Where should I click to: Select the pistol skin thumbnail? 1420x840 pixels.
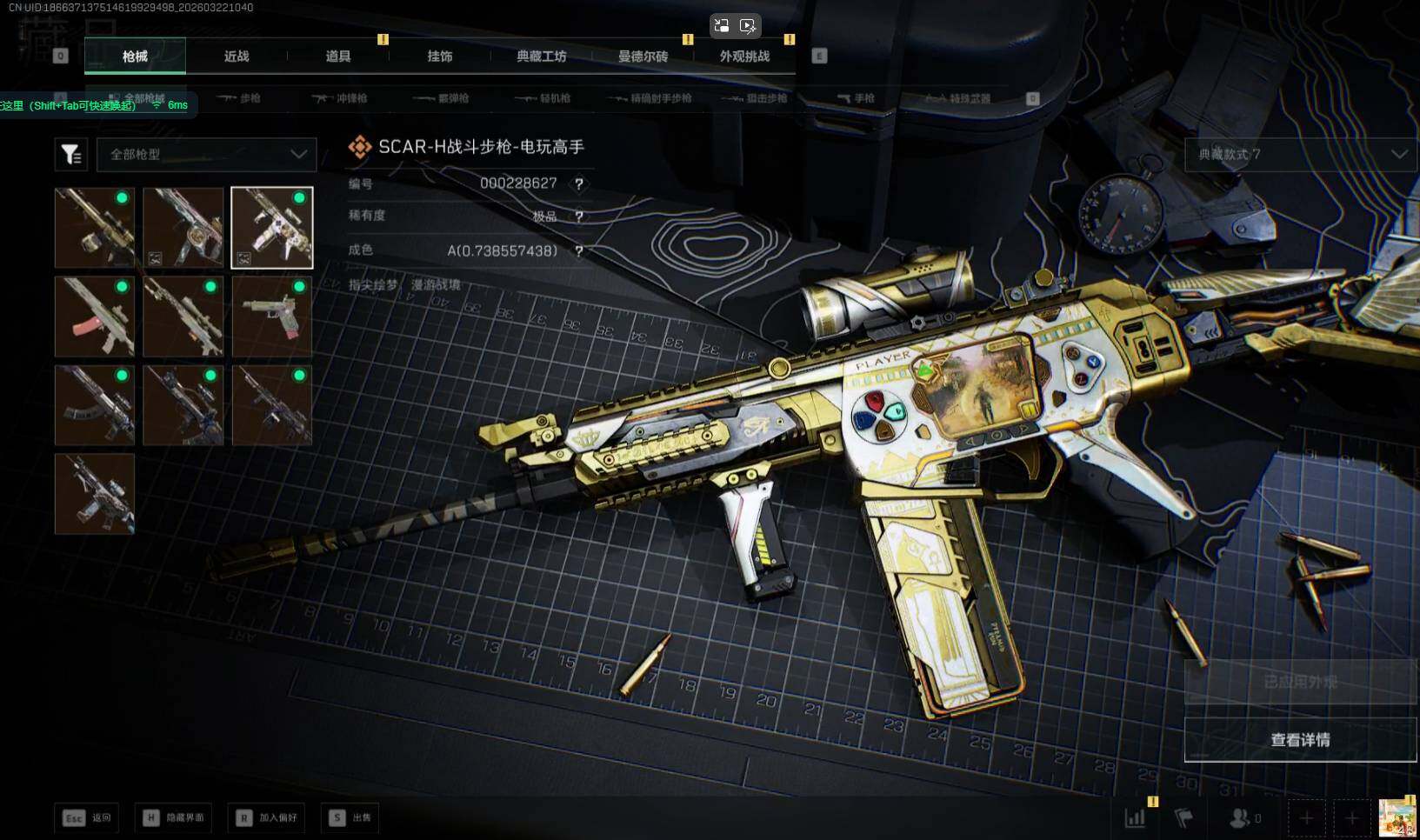coord(271,317)
